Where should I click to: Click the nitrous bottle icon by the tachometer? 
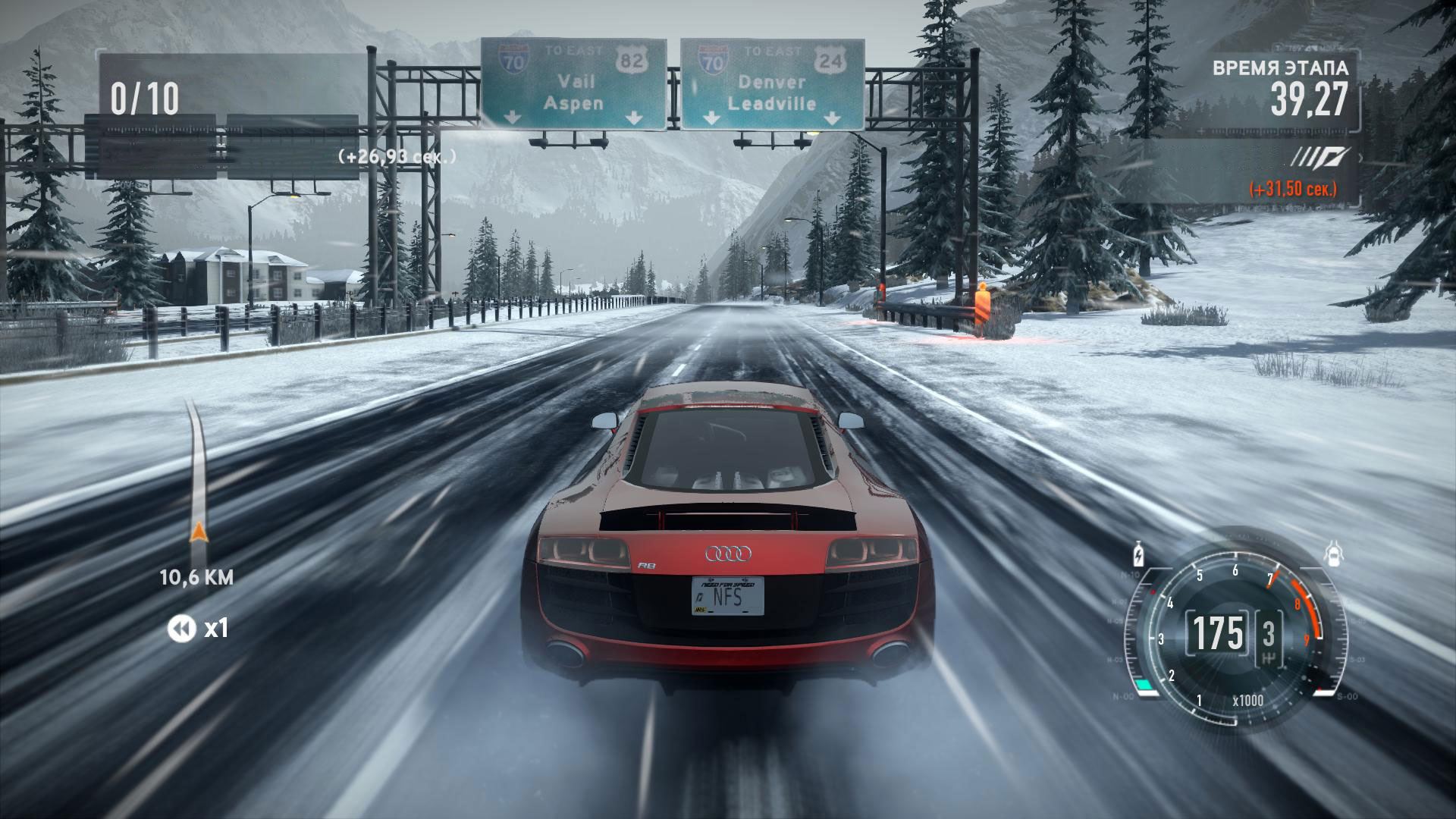coord(1137,554)
